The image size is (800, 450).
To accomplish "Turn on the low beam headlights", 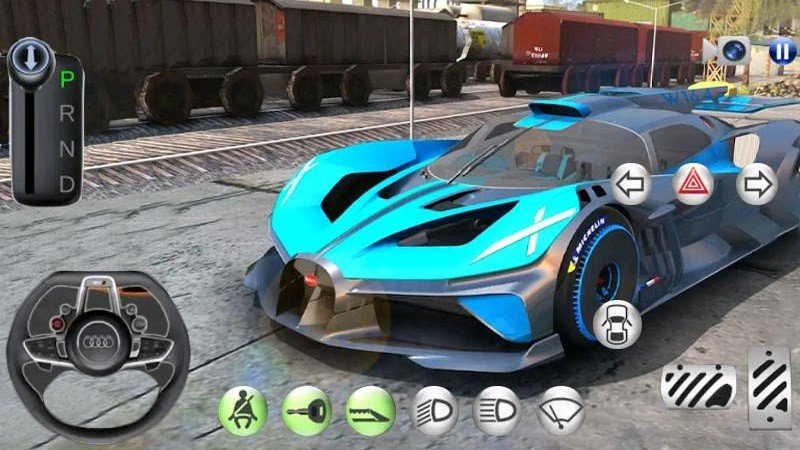I will coord(434,409).
